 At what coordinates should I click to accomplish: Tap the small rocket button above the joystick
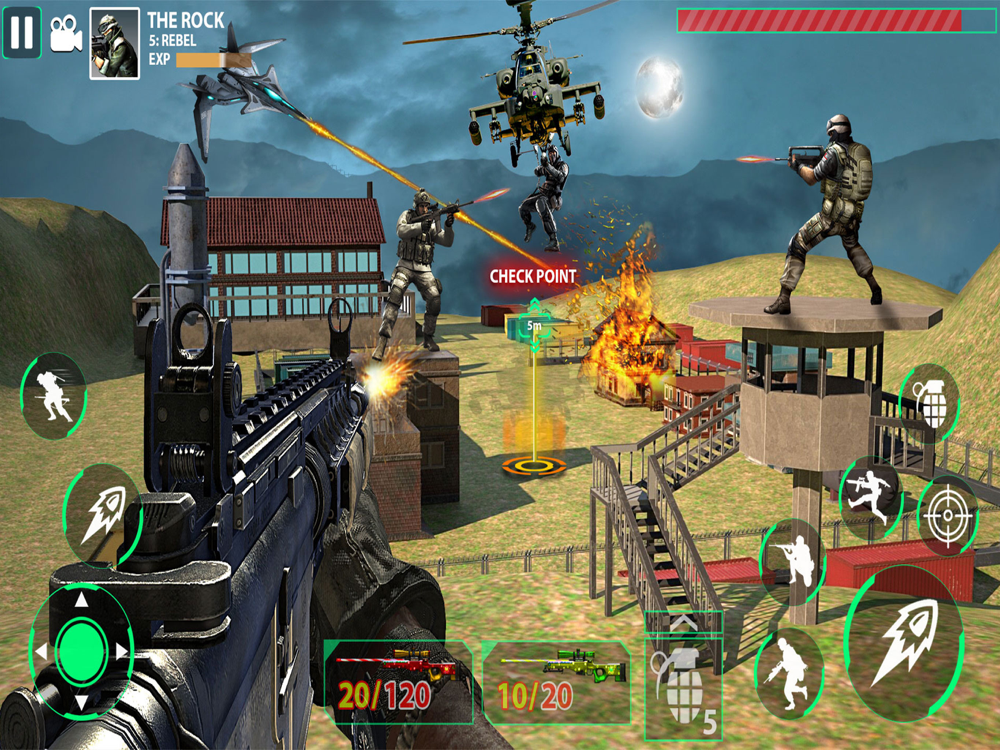pos(100,513)
